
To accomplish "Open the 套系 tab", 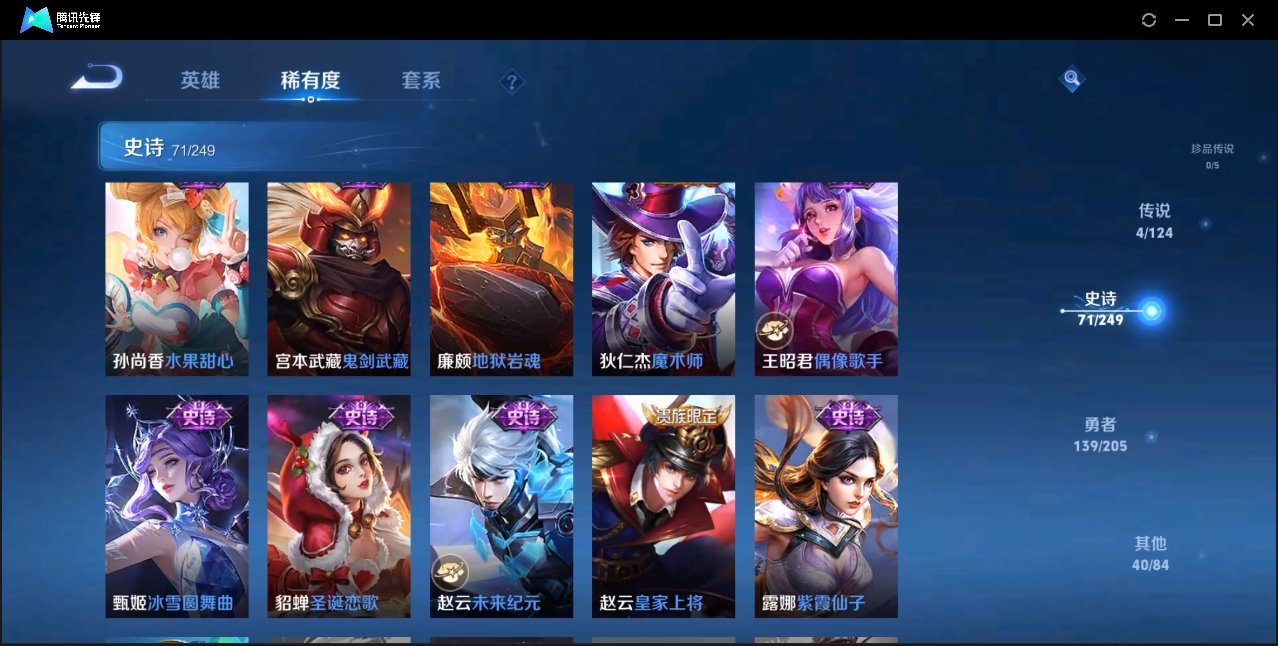I will 421,81.
